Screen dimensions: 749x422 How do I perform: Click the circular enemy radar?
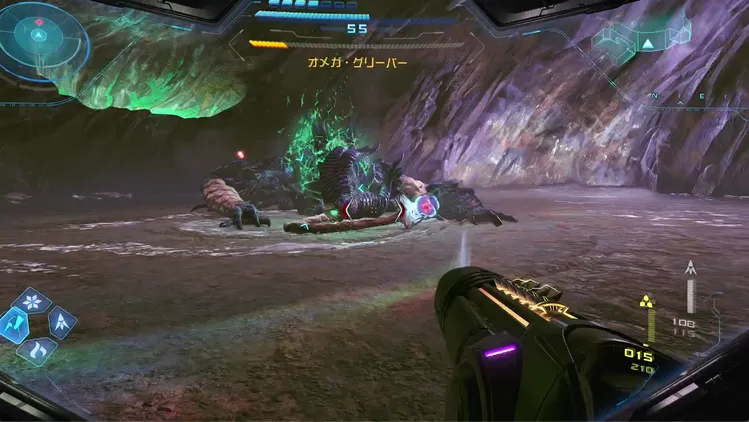click(x=38, y=40)
